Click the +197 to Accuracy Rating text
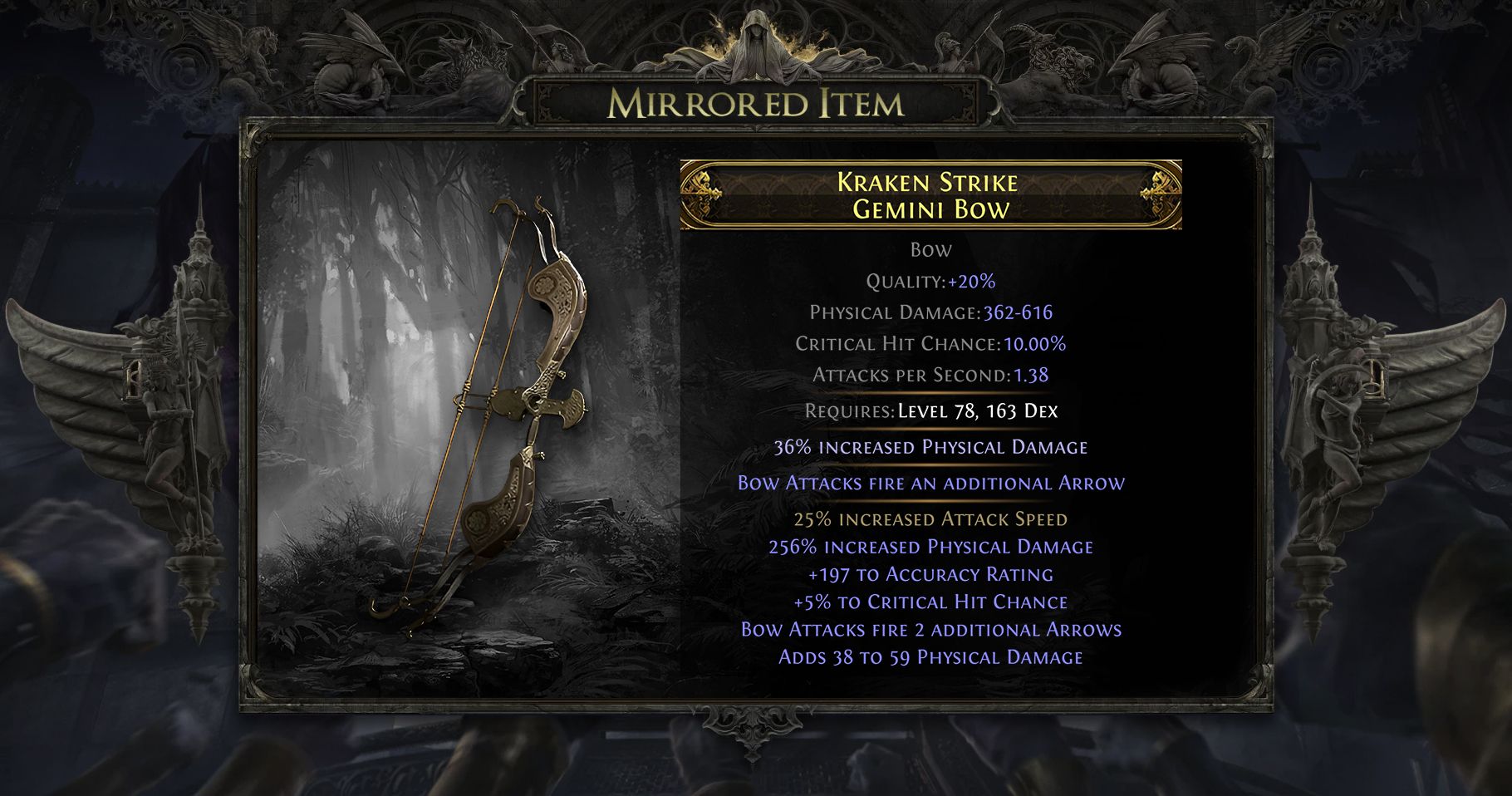Viewport: 1512px width, 796px height. coord(929,573)
